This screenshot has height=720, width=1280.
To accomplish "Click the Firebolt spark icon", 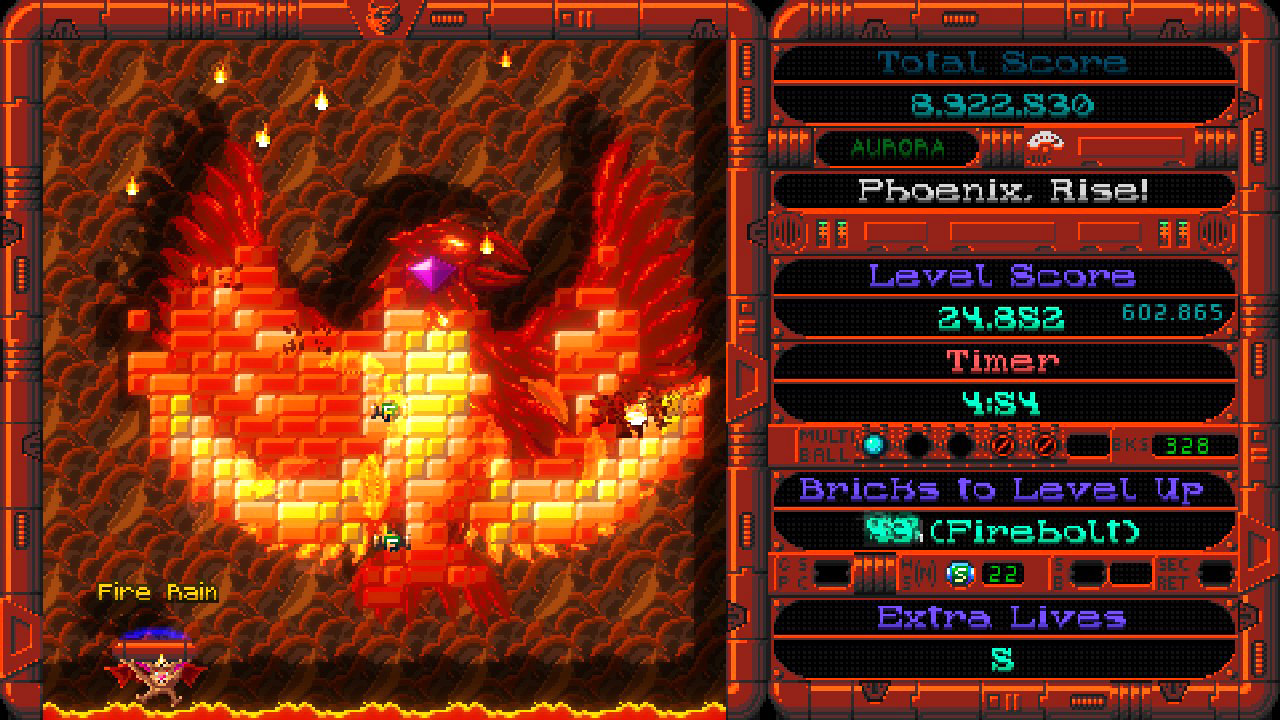I will click(x=893, y=529).
